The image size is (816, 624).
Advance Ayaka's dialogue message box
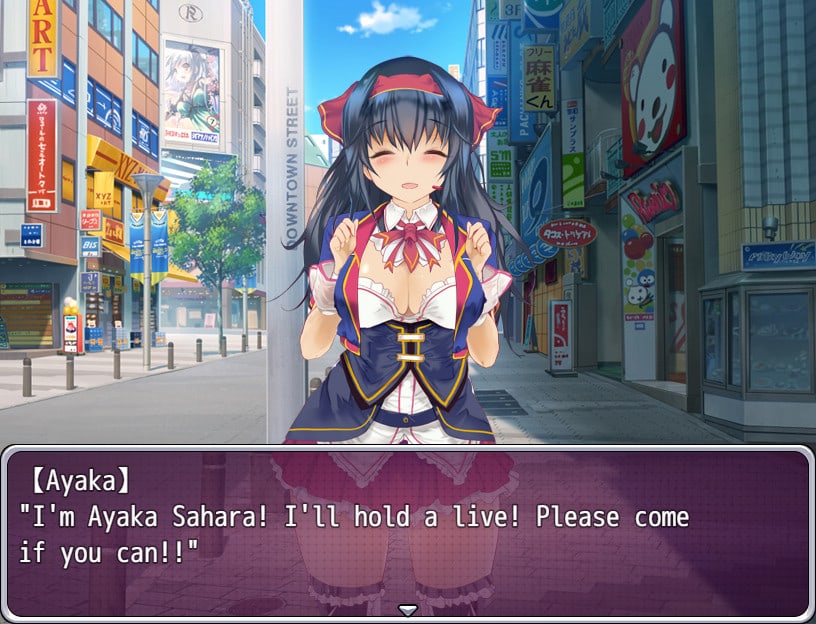tap(407, 532)
